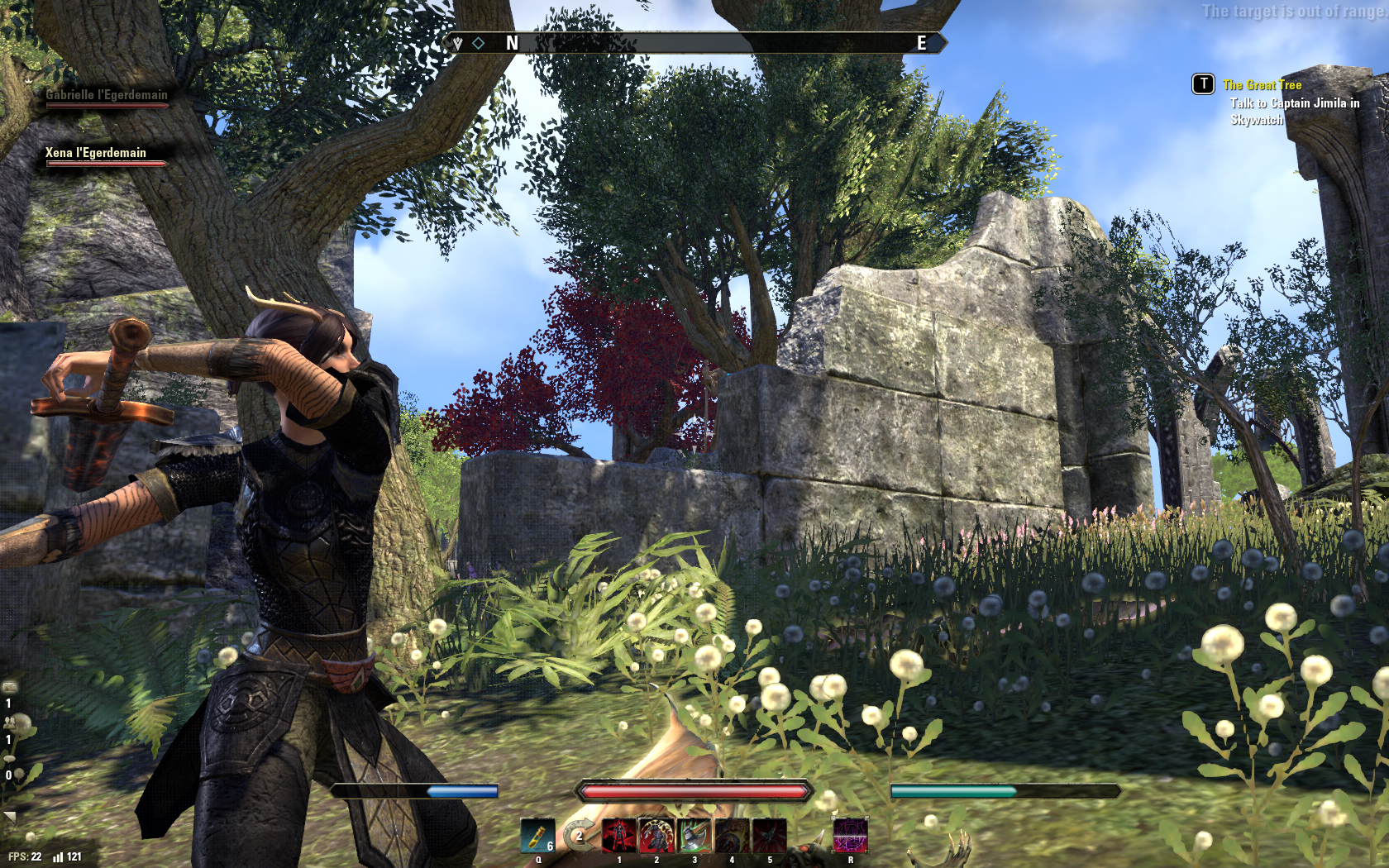Viewport: 1389px width, 868px height.
Task: Trigger the green-glowing axe ability
Action: [x=694, y=836]
